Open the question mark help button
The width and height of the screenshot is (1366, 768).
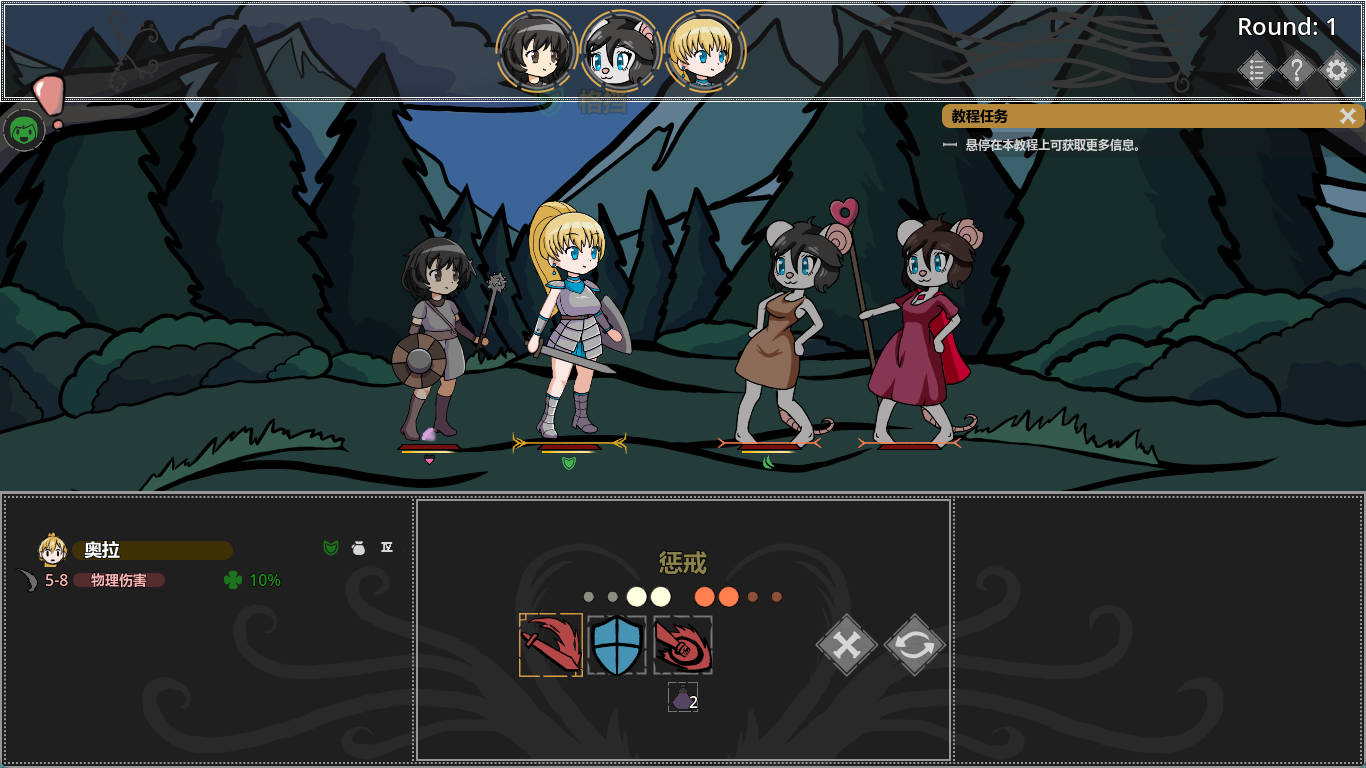(x=1297, y=70)
